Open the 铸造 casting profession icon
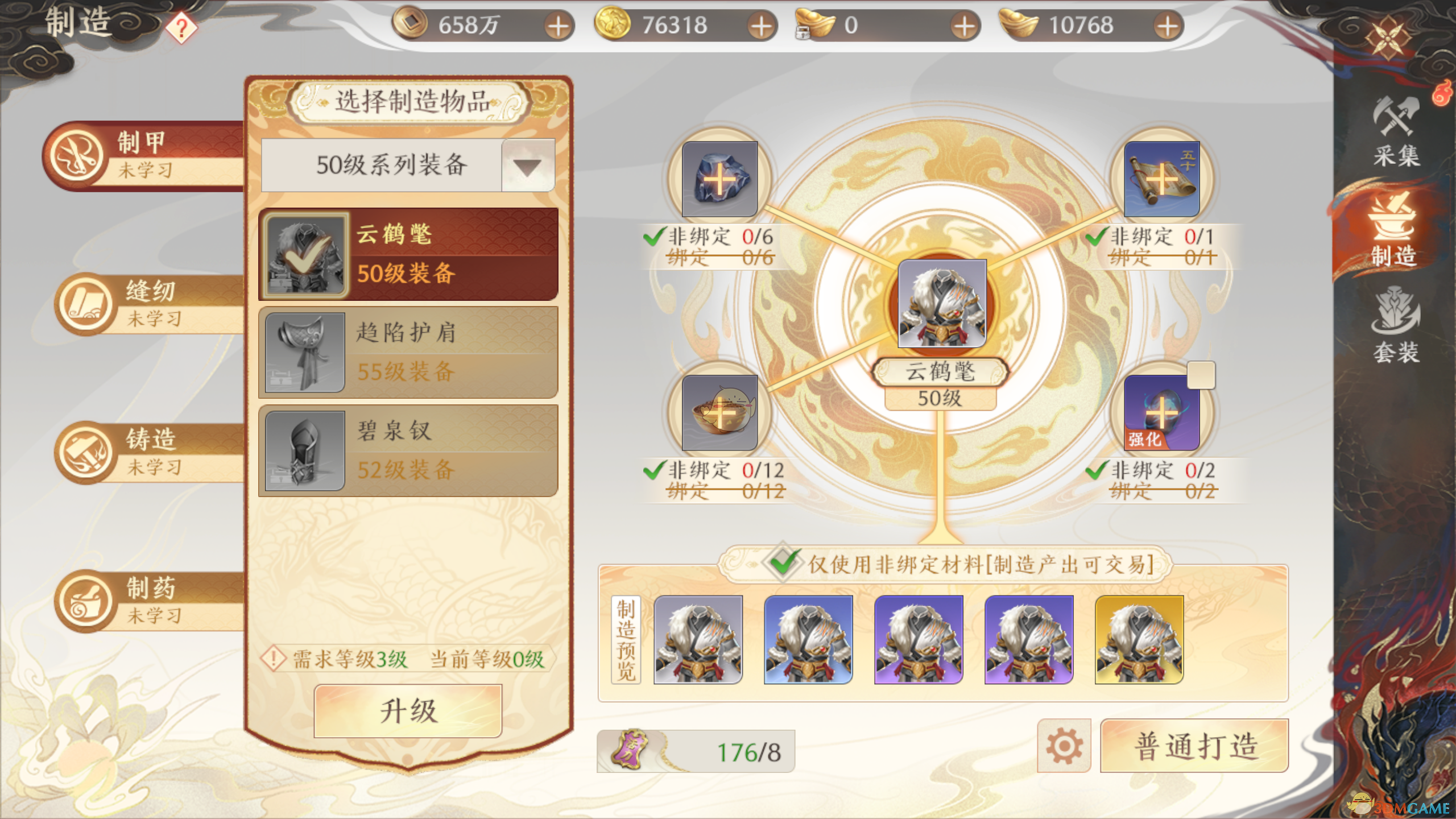 point(85,452)
